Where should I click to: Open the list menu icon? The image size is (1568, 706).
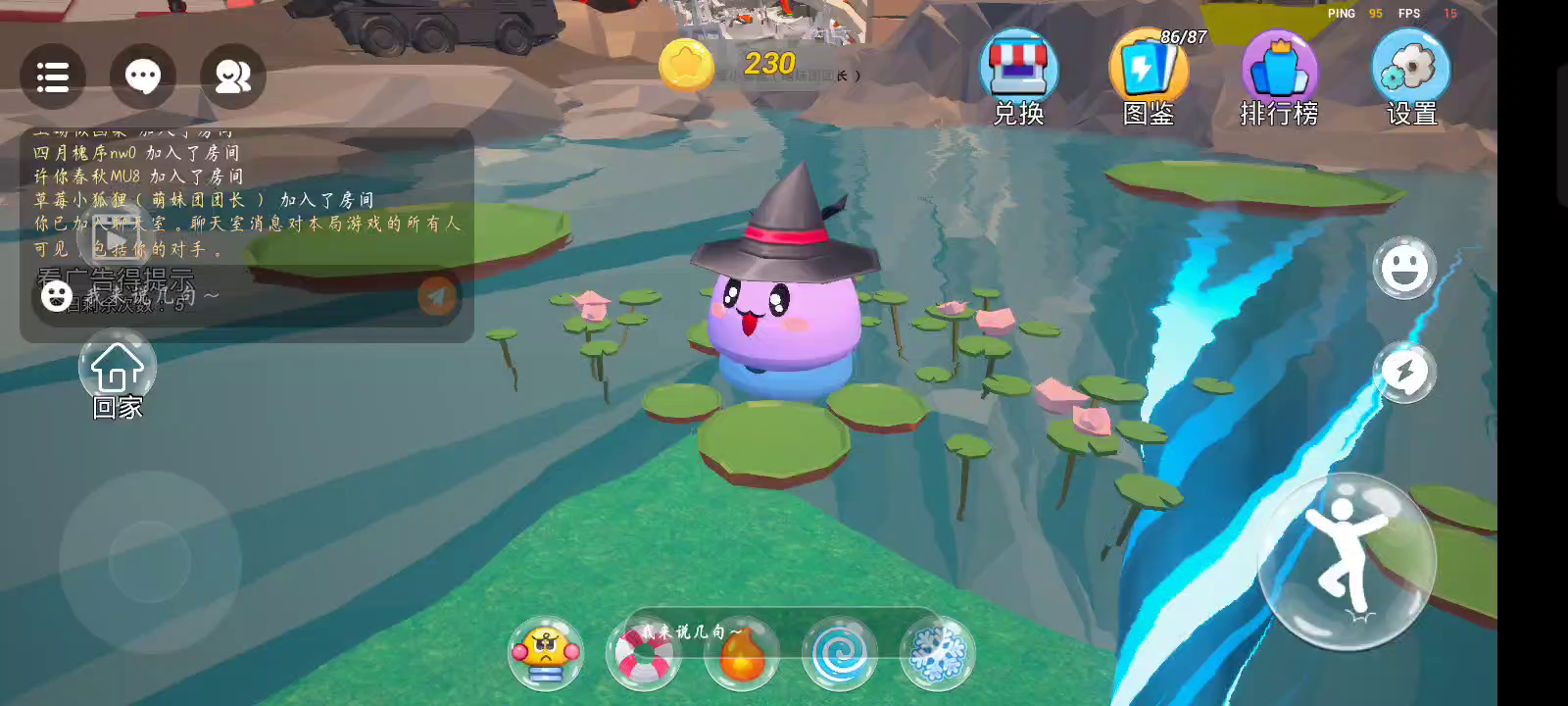pos(53,76)
